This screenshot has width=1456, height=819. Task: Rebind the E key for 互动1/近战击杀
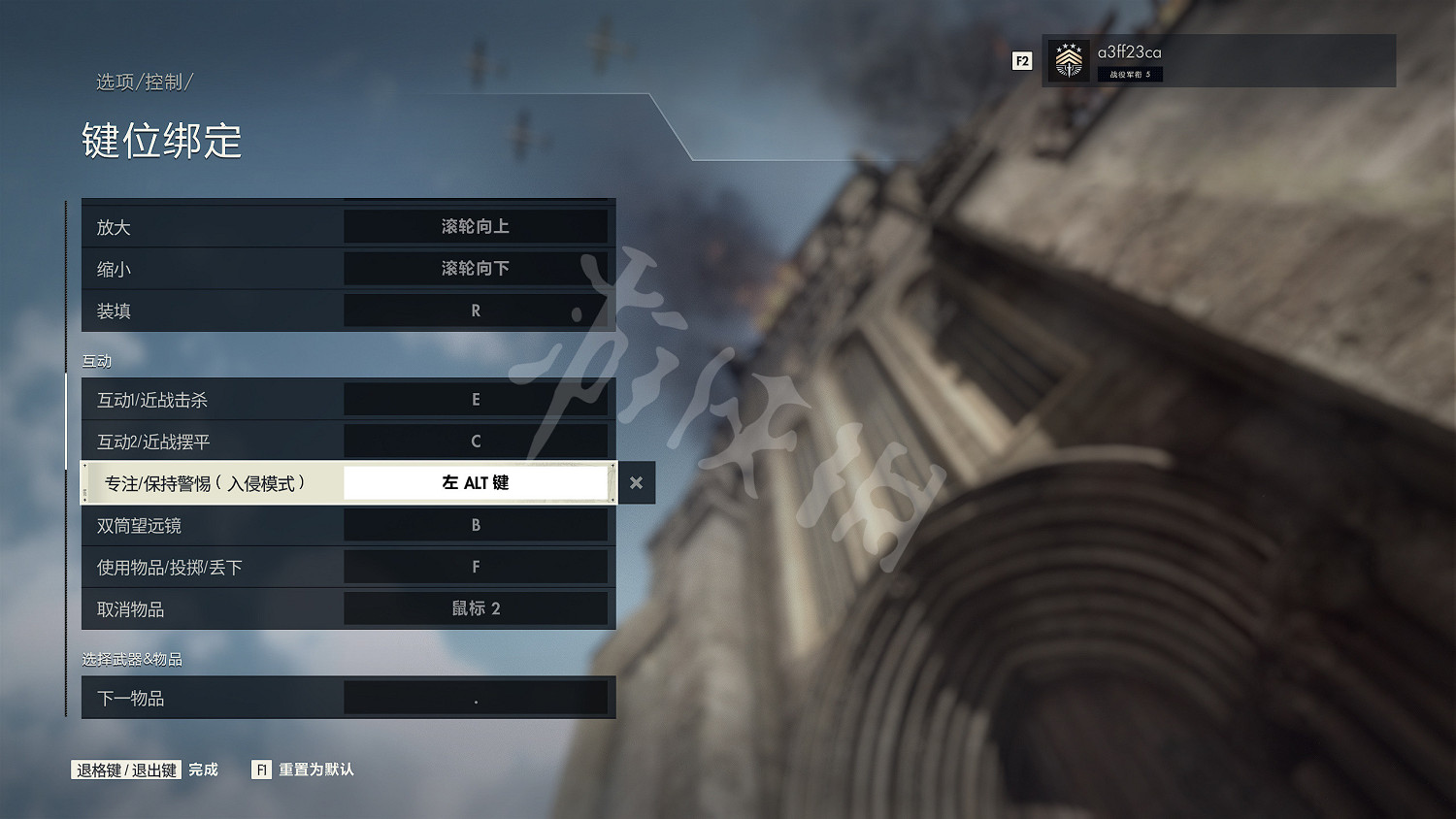(476, 399)
